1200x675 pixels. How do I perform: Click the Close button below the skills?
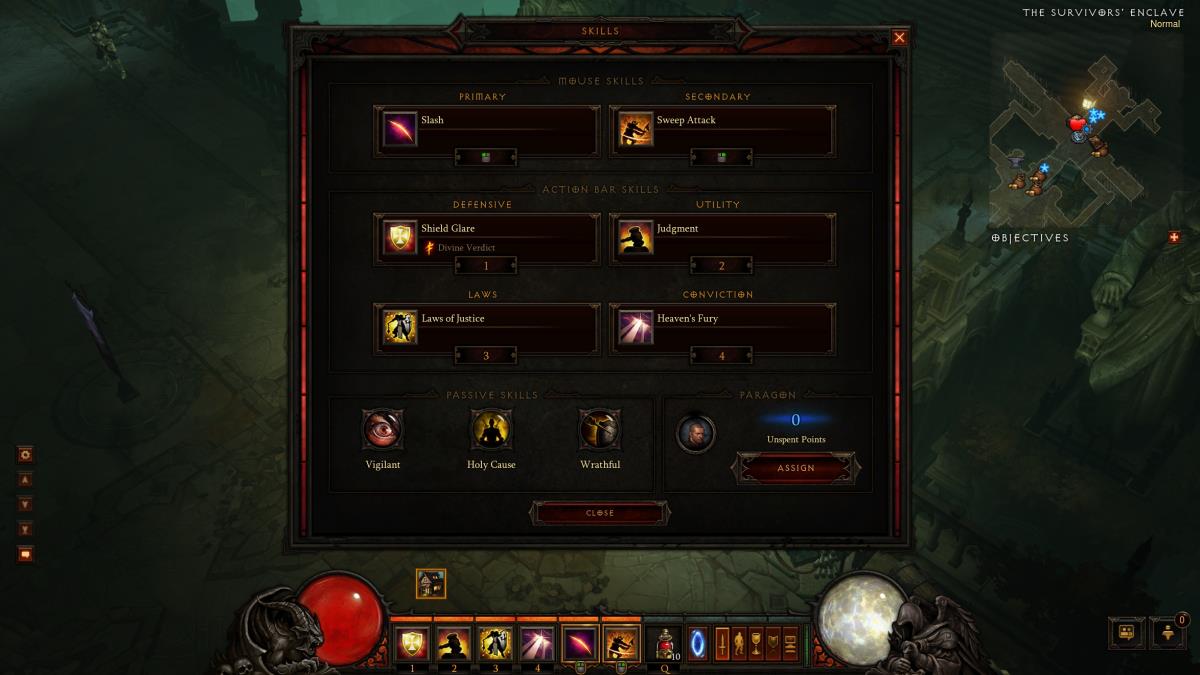[x=600, y=513]
